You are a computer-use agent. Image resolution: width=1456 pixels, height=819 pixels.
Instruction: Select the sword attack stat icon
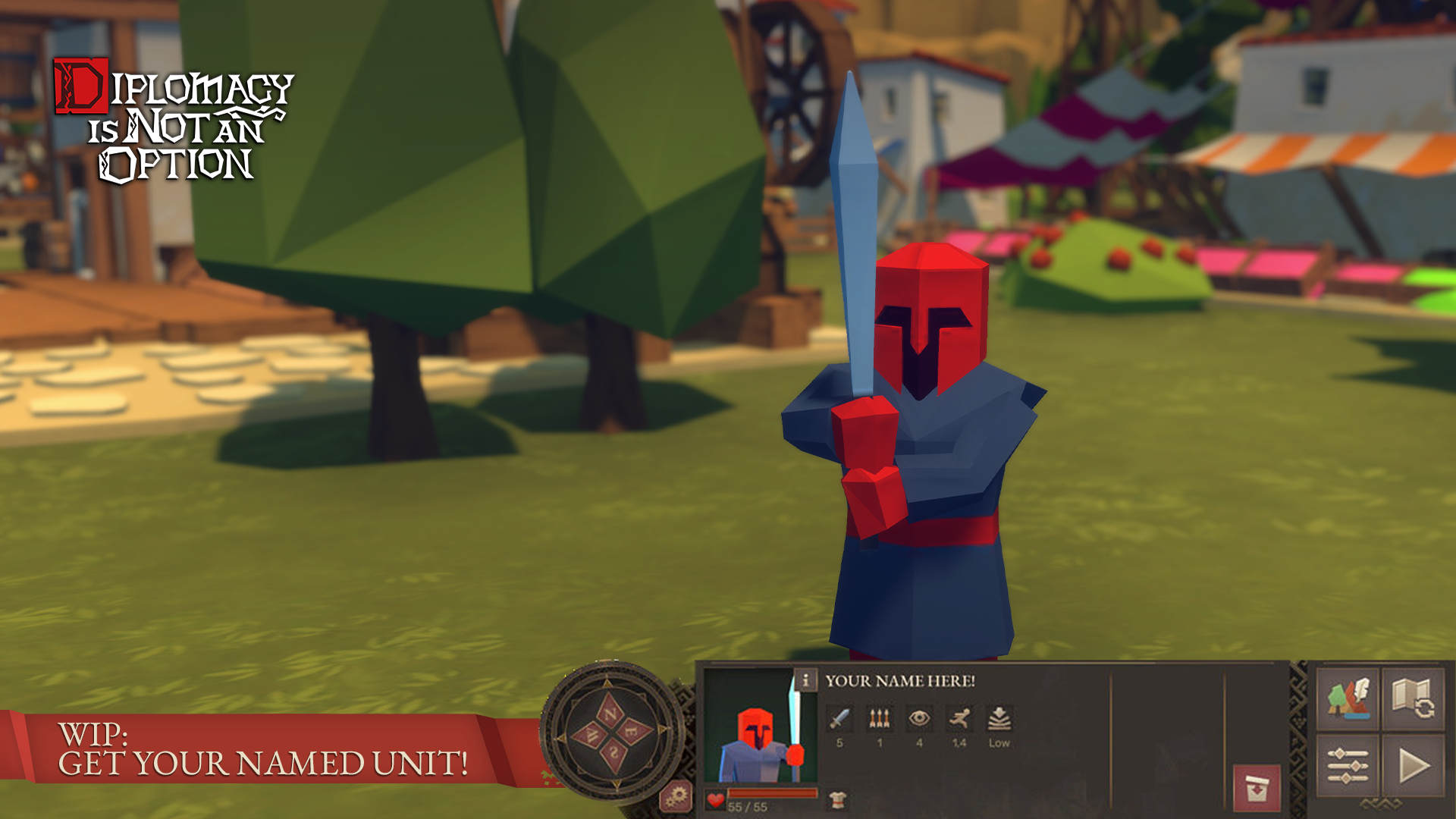839,719
